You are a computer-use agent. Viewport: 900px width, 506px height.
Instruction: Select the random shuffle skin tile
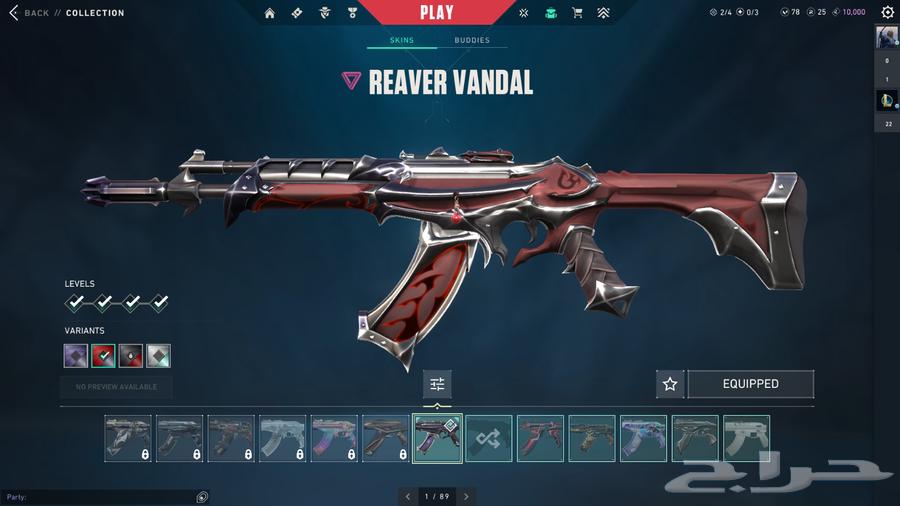(489, 438)
